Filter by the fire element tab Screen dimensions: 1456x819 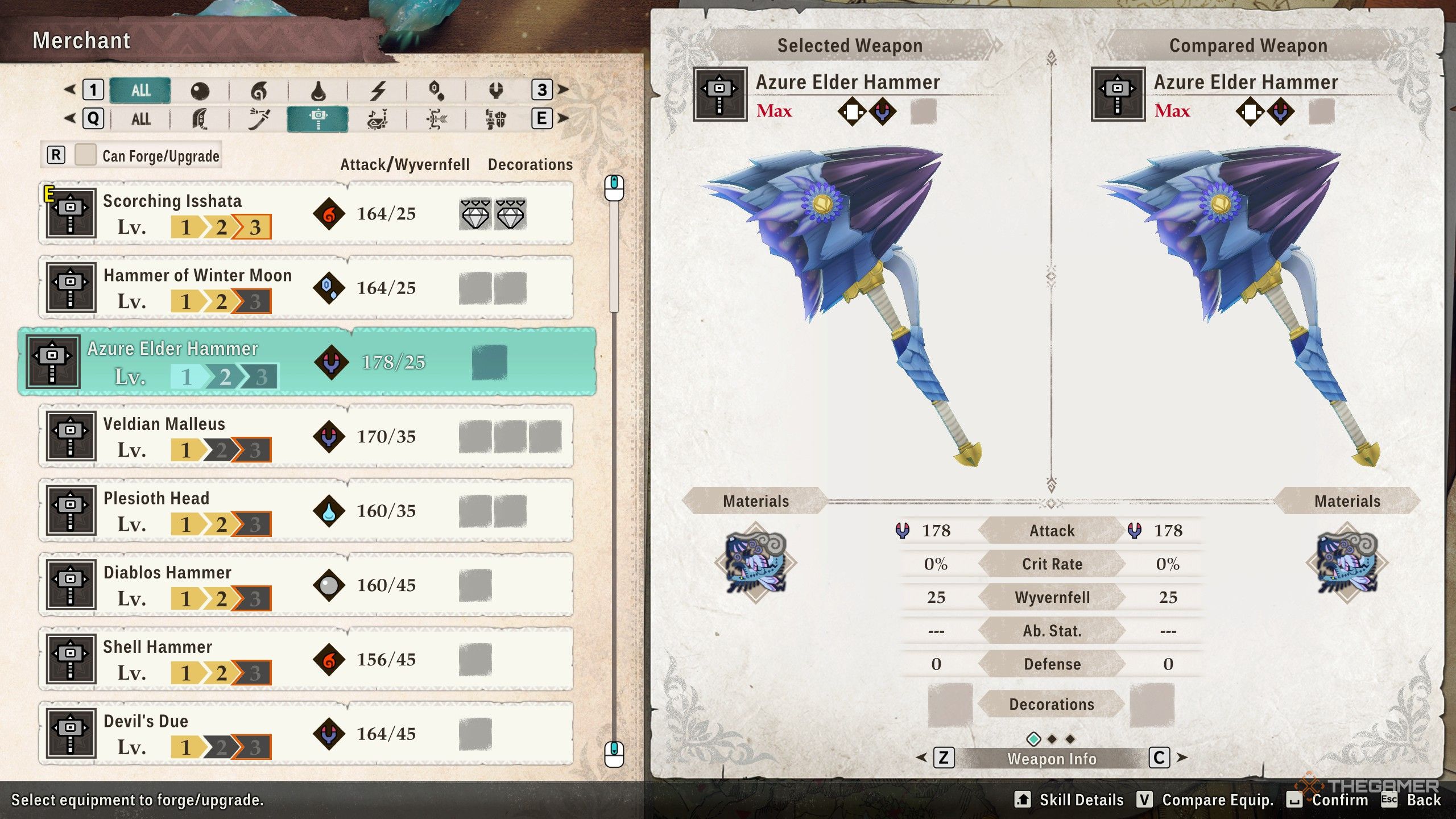[259, 90]
